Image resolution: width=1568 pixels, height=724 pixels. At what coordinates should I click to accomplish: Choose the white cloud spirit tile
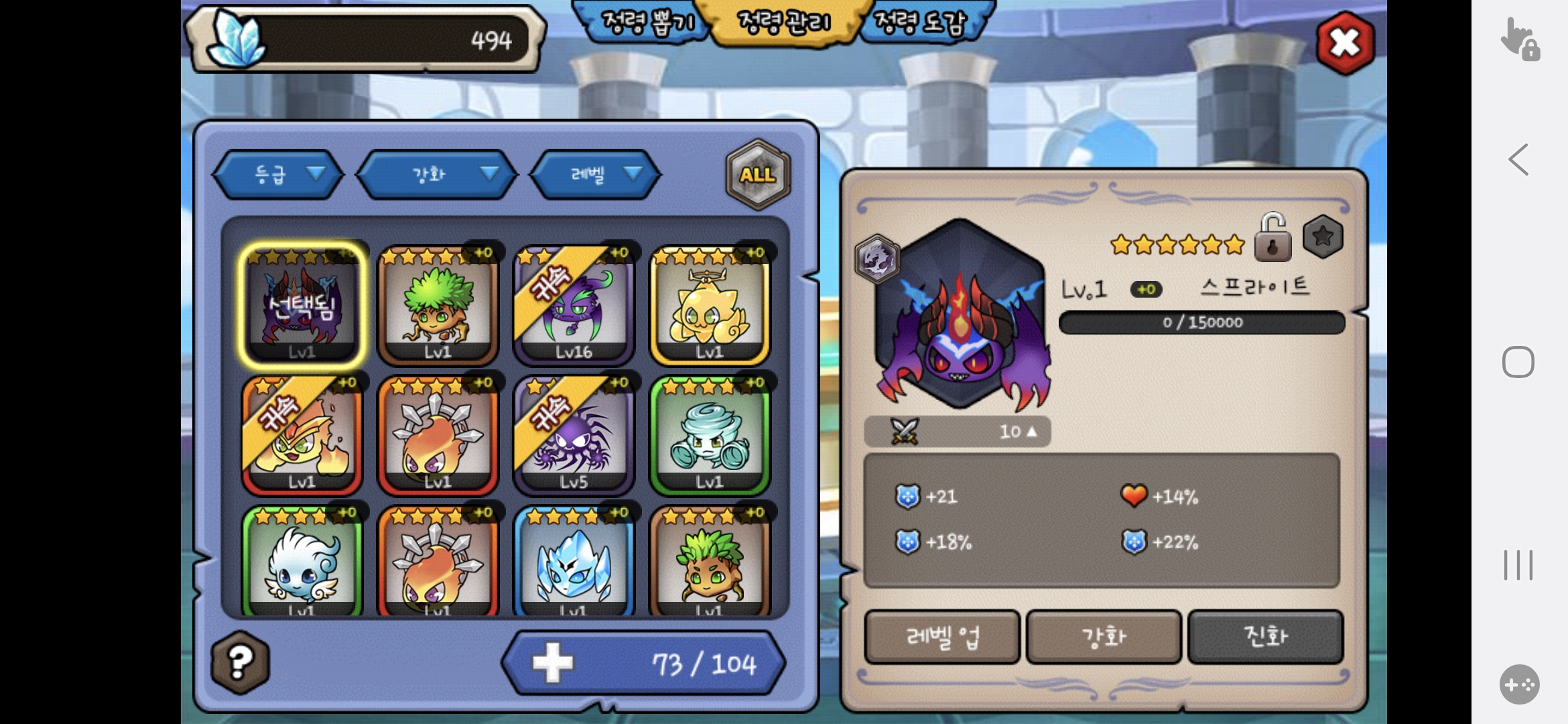click(302, 562)
